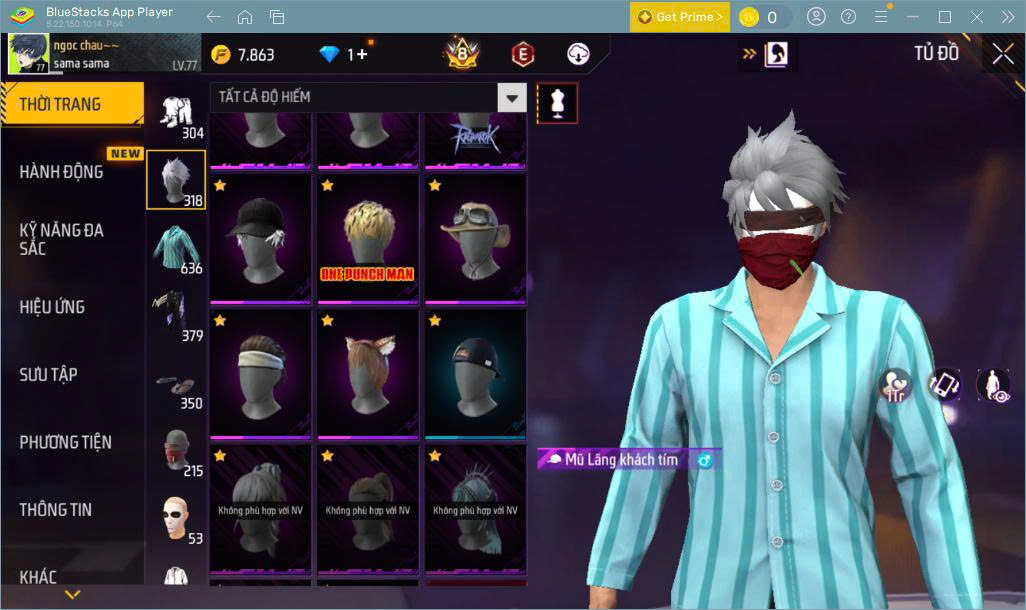This screenshot has height=610, width=1026.
Task: Click the mannequin outfit preview button
Action: pos(557,103)
